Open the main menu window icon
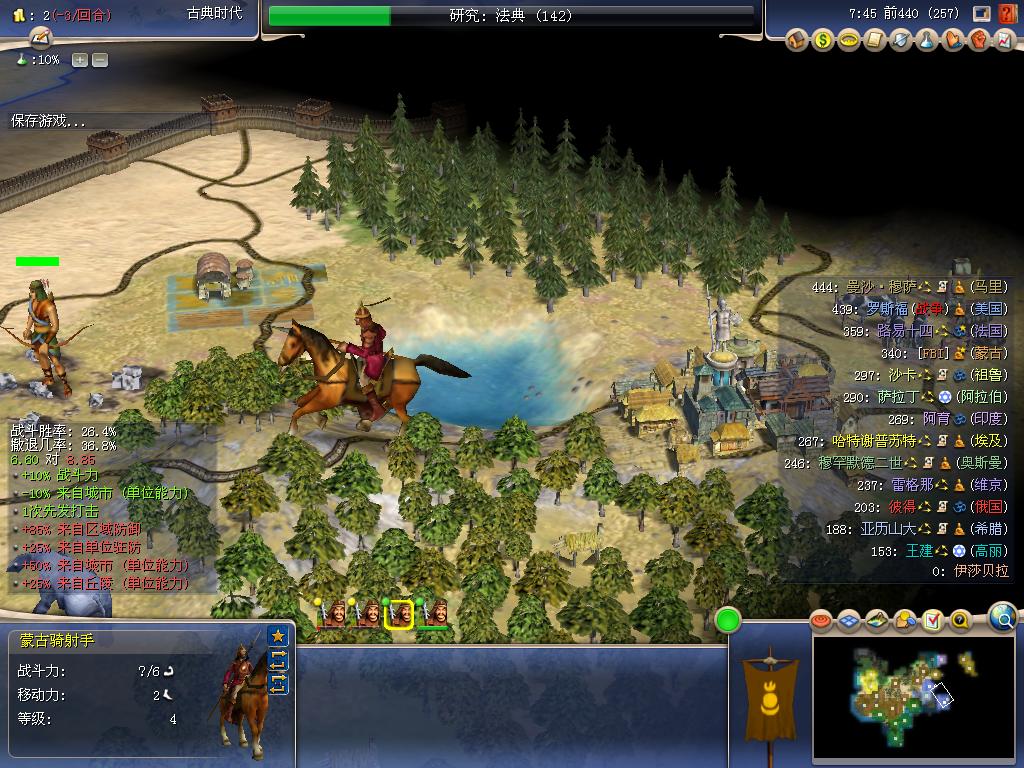This screenshot has width=1024, height=768. coord(982,14)
